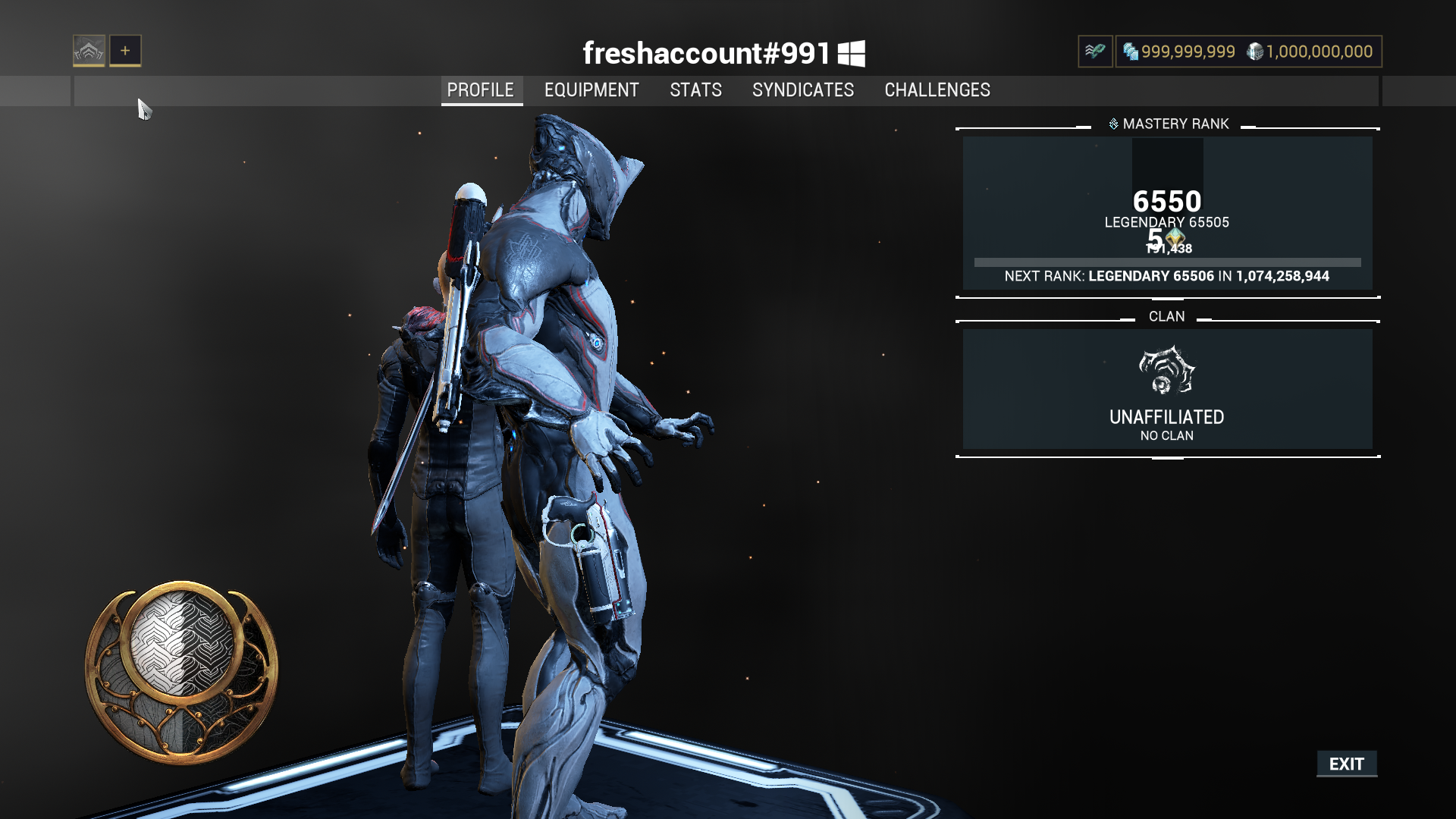Image resolution: width=1456 pixels, height=819 pixels.
Task: Show the Challenges tab
Action: click(937, 90)
